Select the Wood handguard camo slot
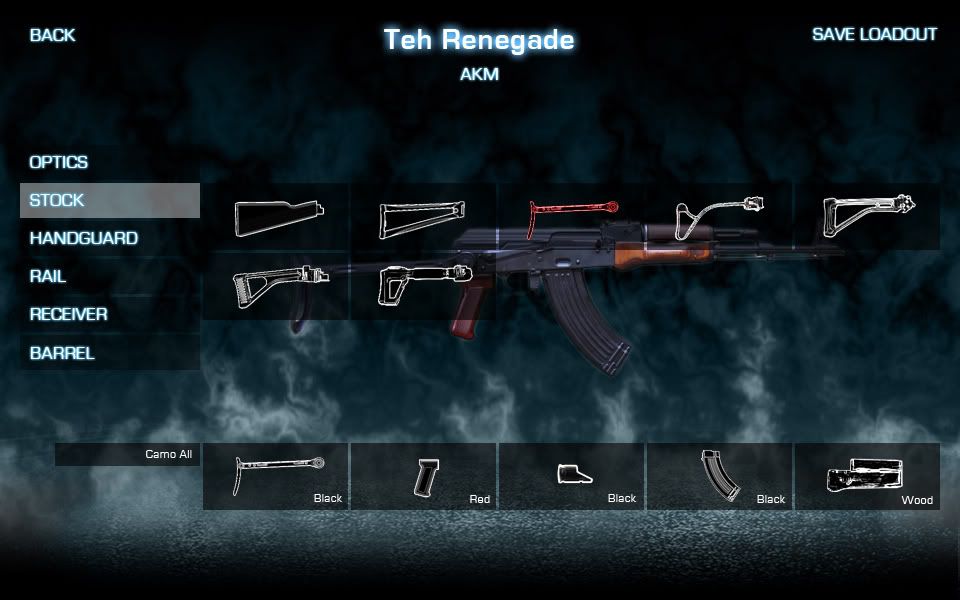Image resolution: width=960 pixels, height=600 pixels. [x=867, y=477]
